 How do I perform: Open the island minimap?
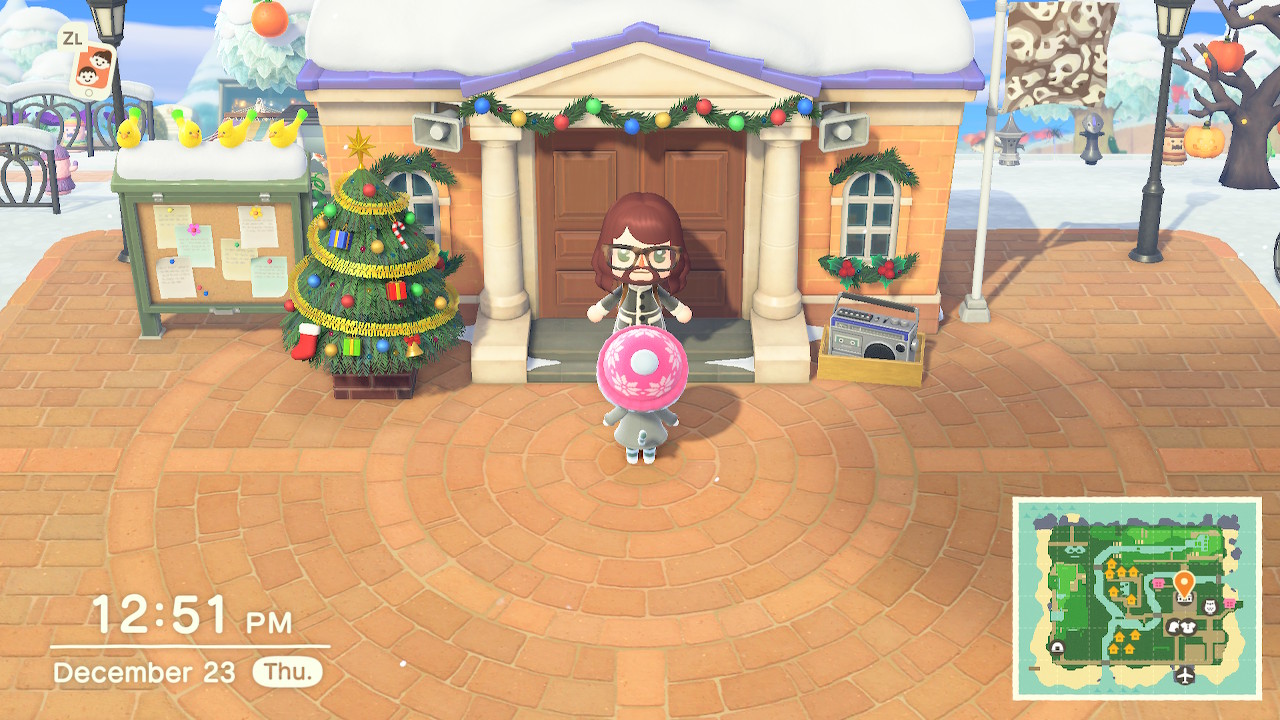(1137, 598)
